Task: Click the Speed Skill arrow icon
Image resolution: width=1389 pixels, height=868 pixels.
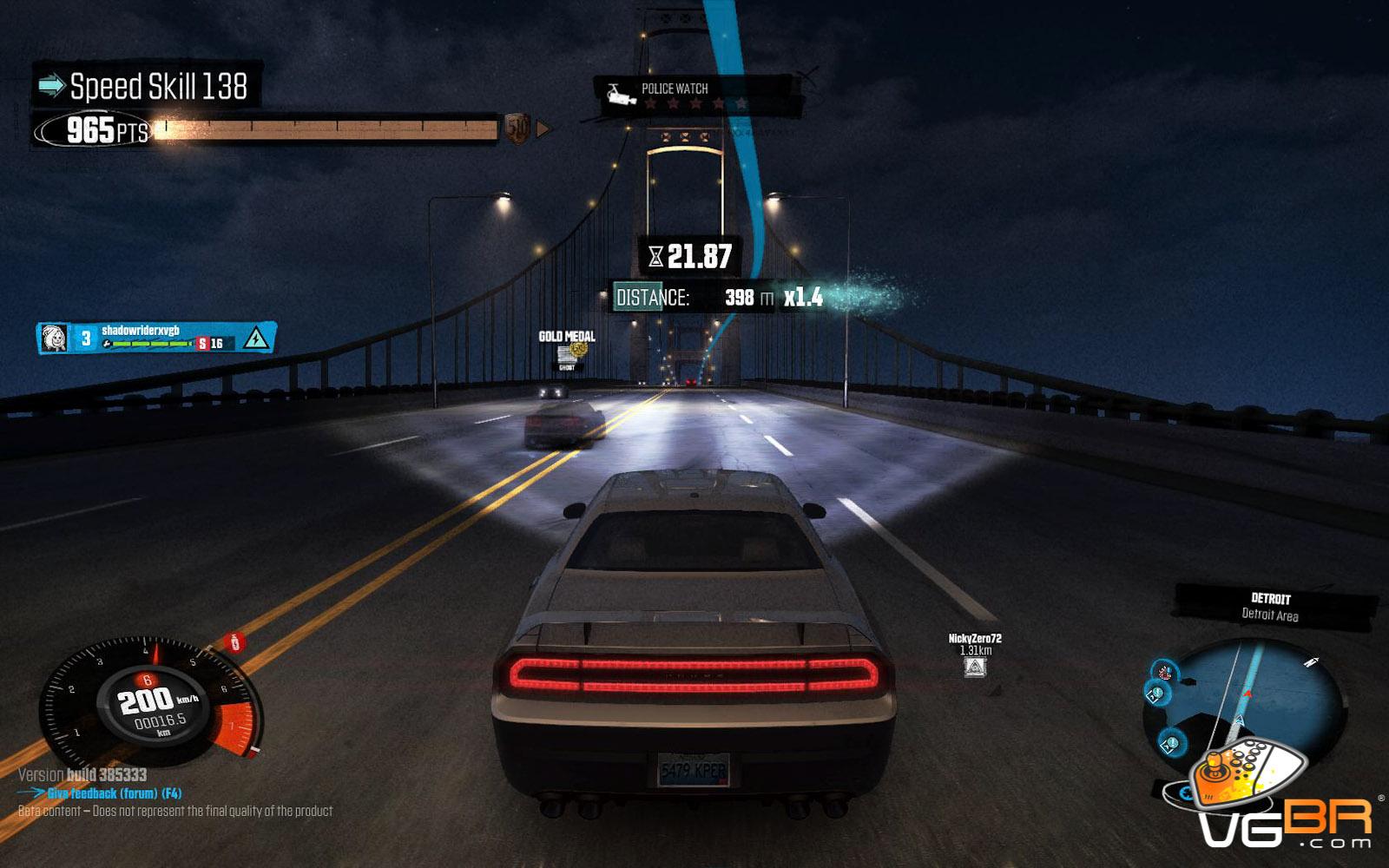Action: point(52,85)
